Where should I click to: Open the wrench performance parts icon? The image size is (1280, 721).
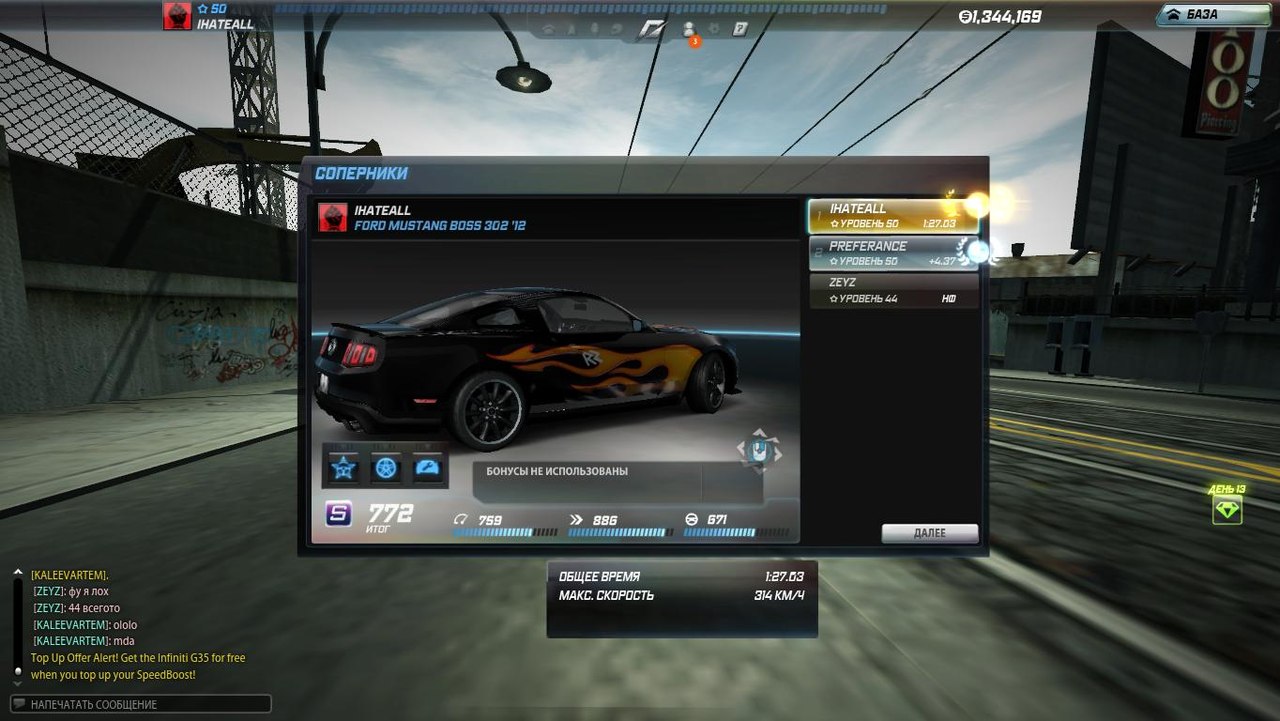click(x=427, y=467)
